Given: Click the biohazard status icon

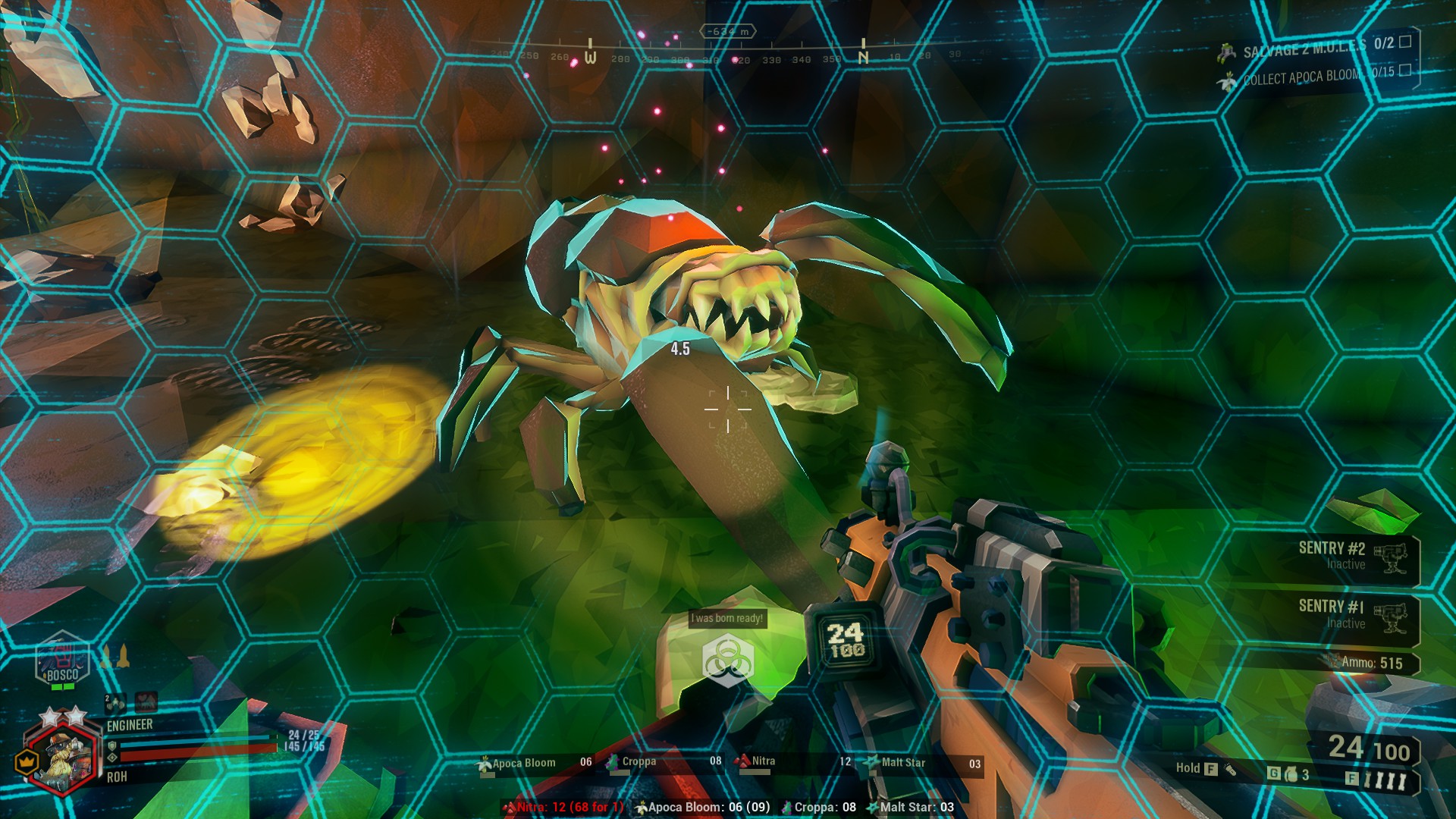Looking at the screenshot, I should pyautogui.click(x=726, y=659).
